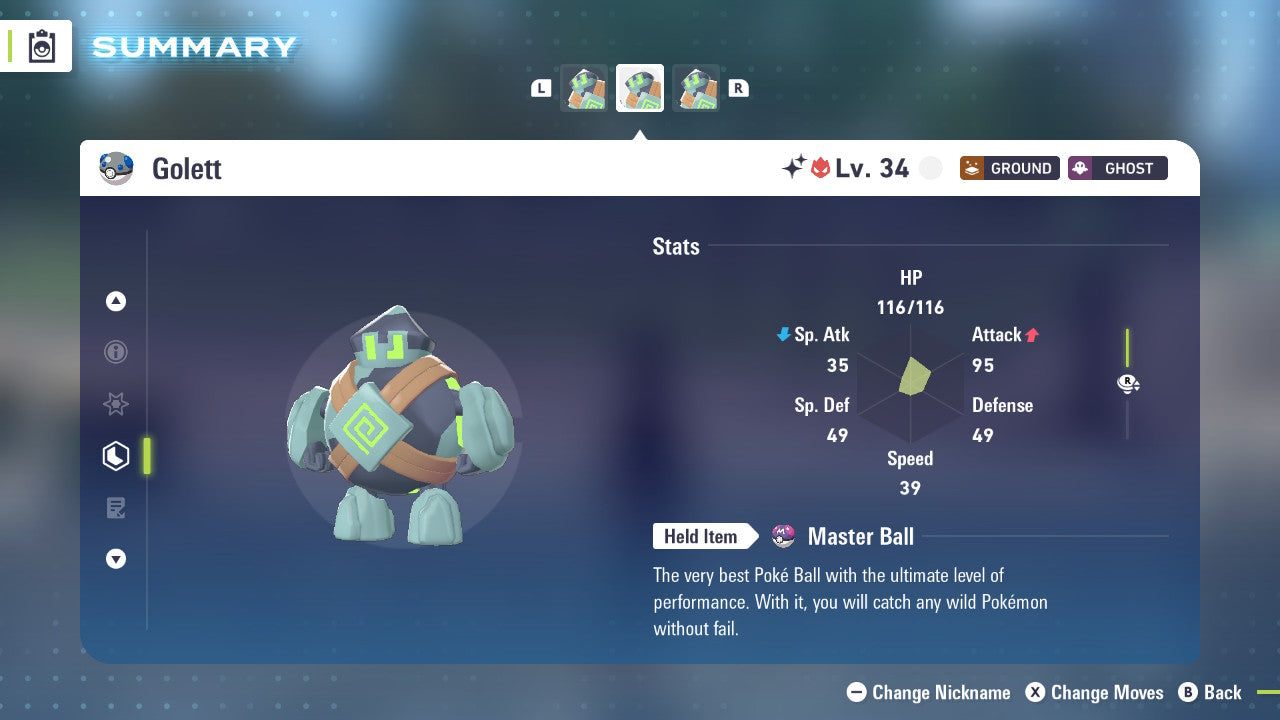The image size is (1280, 720).
Task: Select the Poké Ball summary icon beside Golett's name
Action: click(x=116, y=168)
